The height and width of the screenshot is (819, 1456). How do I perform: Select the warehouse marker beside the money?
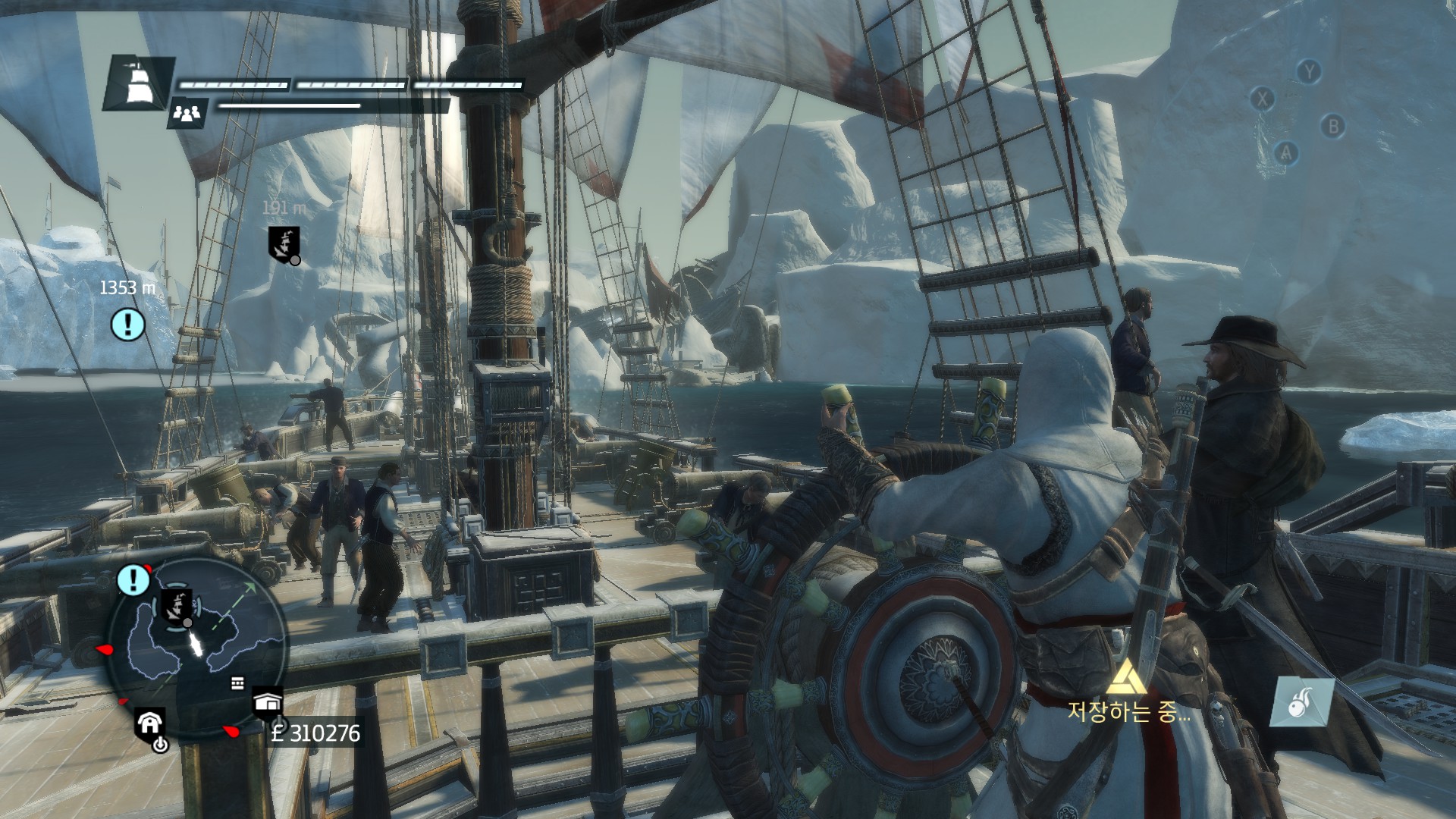click(x=267, y=703)
